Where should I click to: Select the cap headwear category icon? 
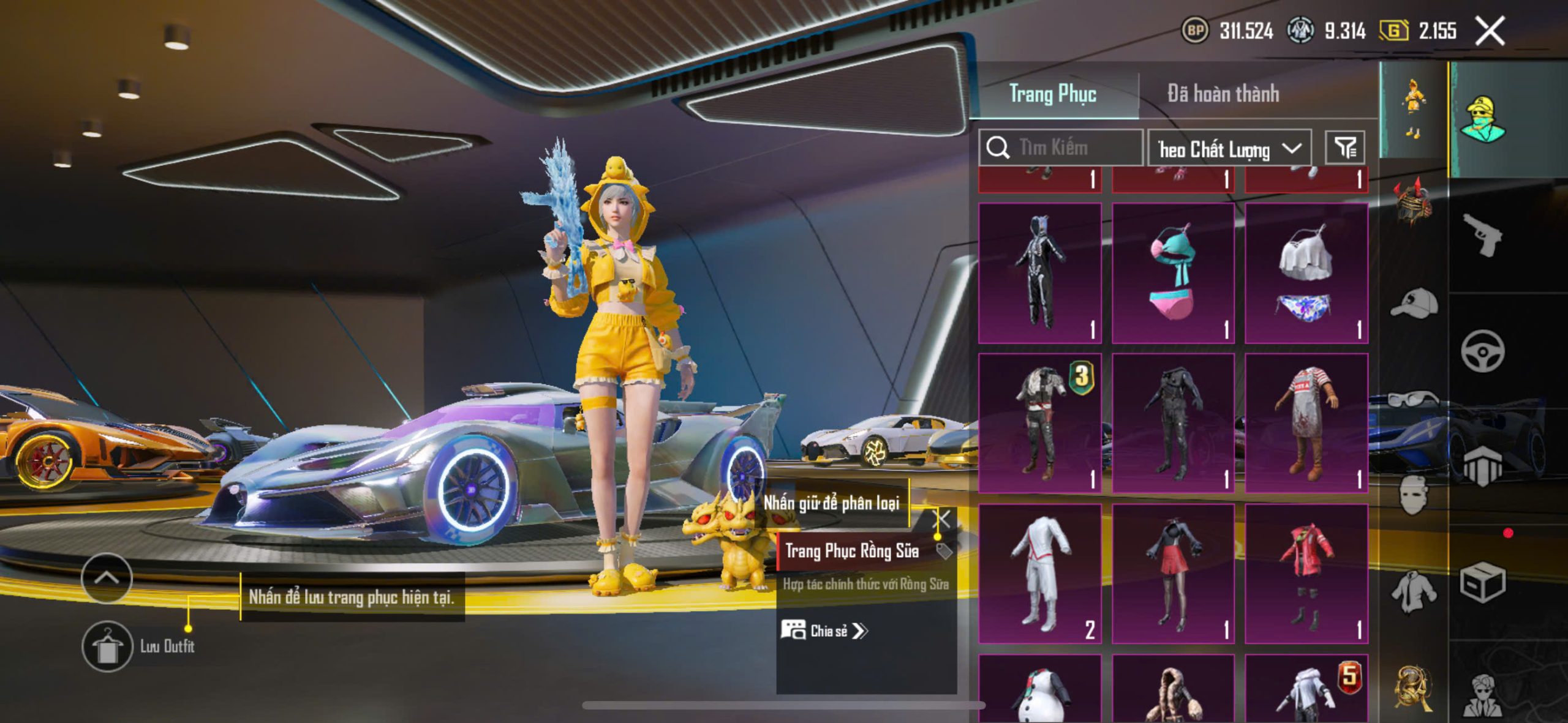(x=1414, y=304)
